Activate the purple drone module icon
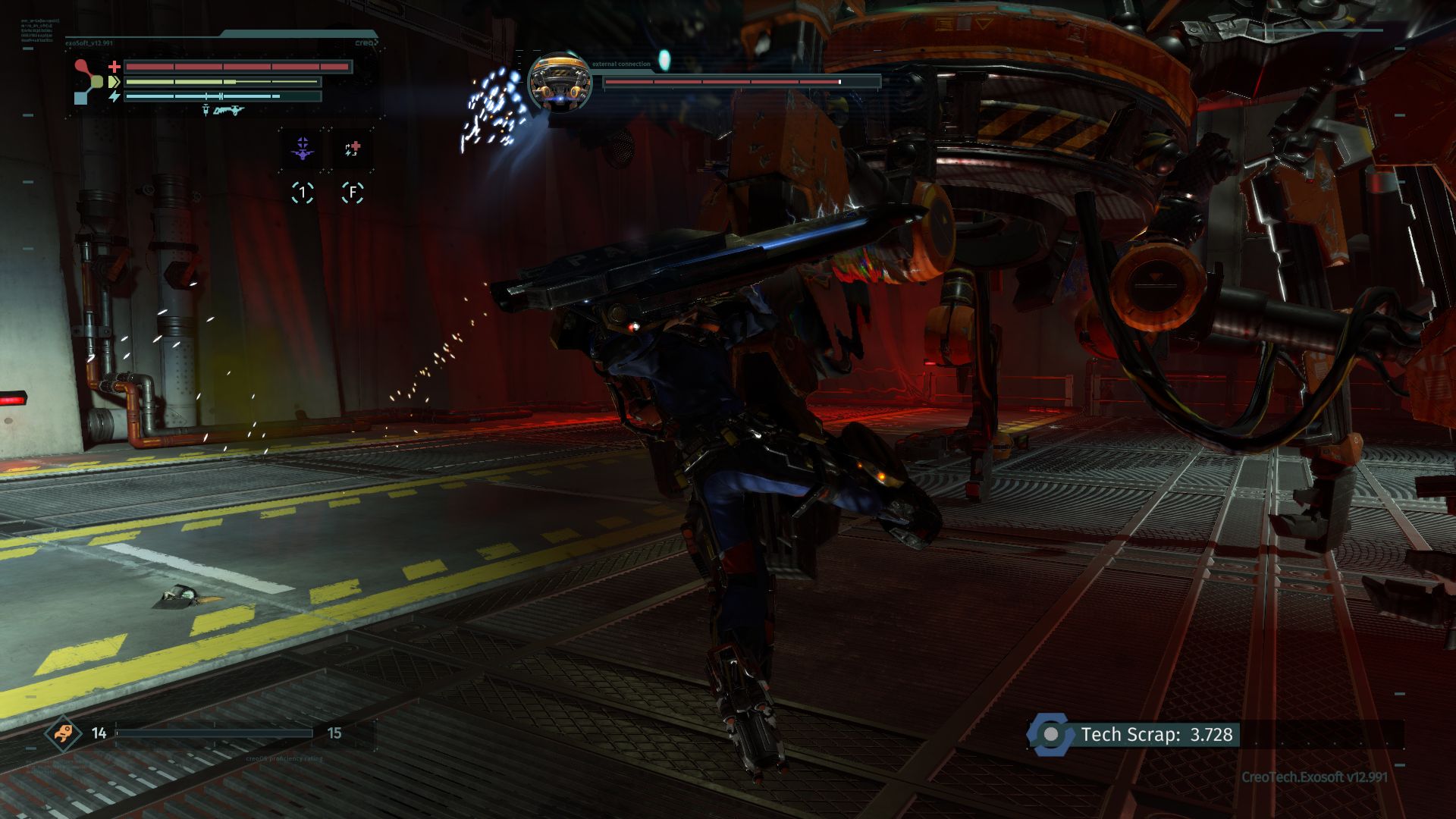Viewport: 1456px width, 819px height. (x=303, y=149)
